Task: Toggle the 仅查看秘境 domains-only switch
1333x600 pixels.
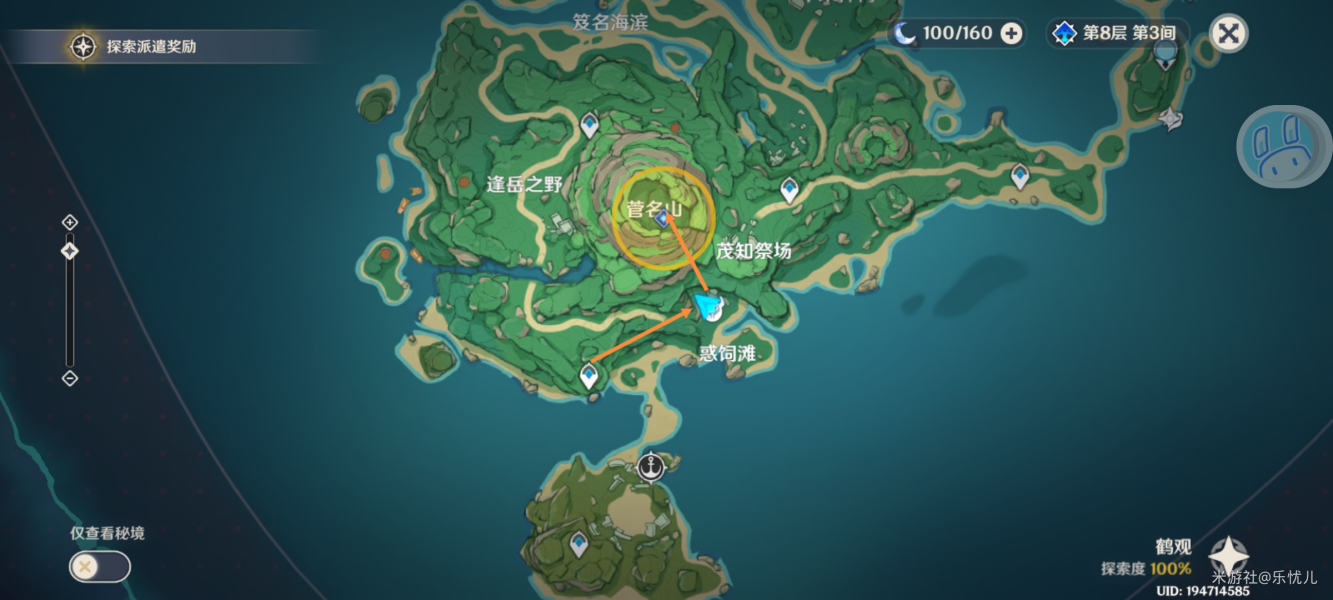Action: click(x=99, y=567)
